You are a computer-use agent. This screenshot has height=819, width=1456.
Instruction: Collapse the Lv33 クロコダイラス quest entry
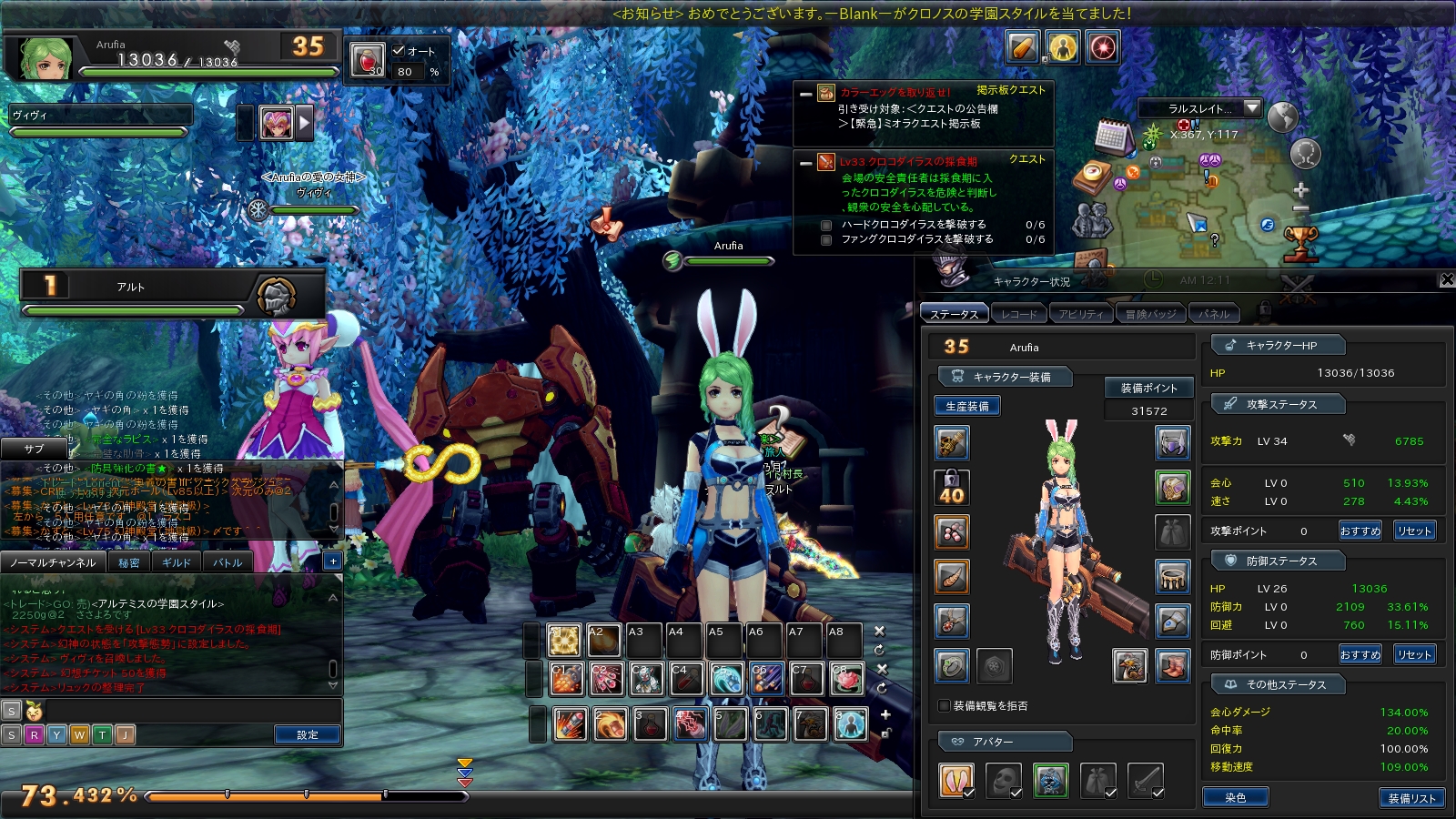805,163
